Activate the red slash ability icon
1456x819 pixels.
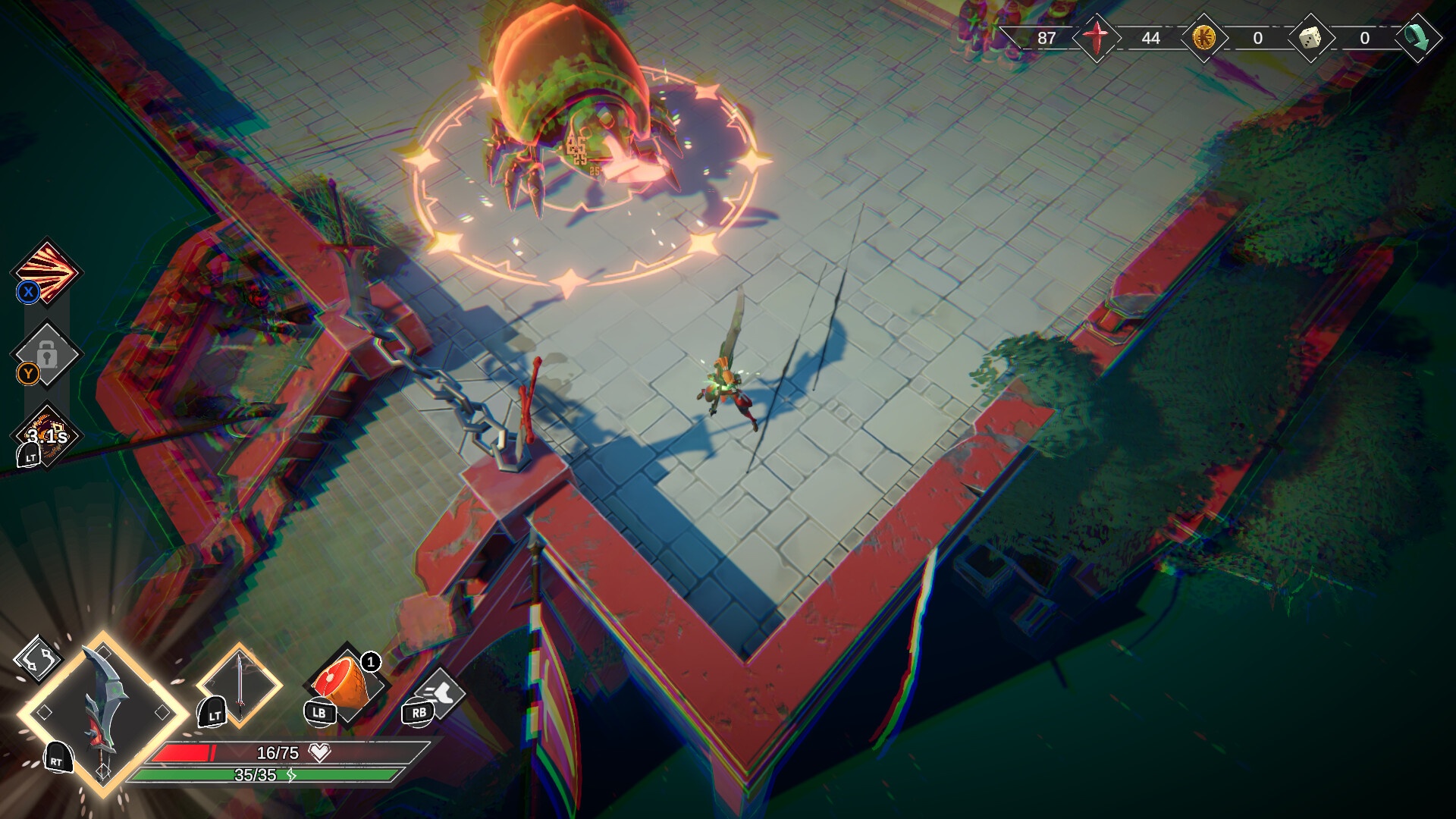pyautogui.click(x=47, y=271)
